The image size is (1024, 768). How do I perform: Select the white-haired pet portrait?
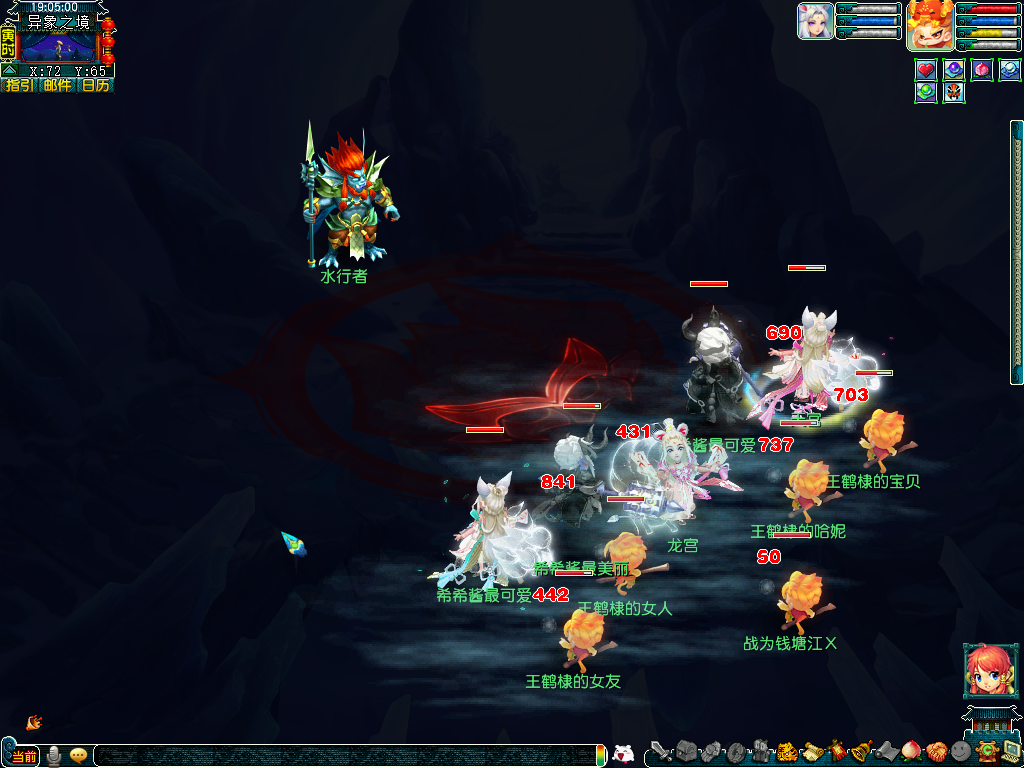815,21
